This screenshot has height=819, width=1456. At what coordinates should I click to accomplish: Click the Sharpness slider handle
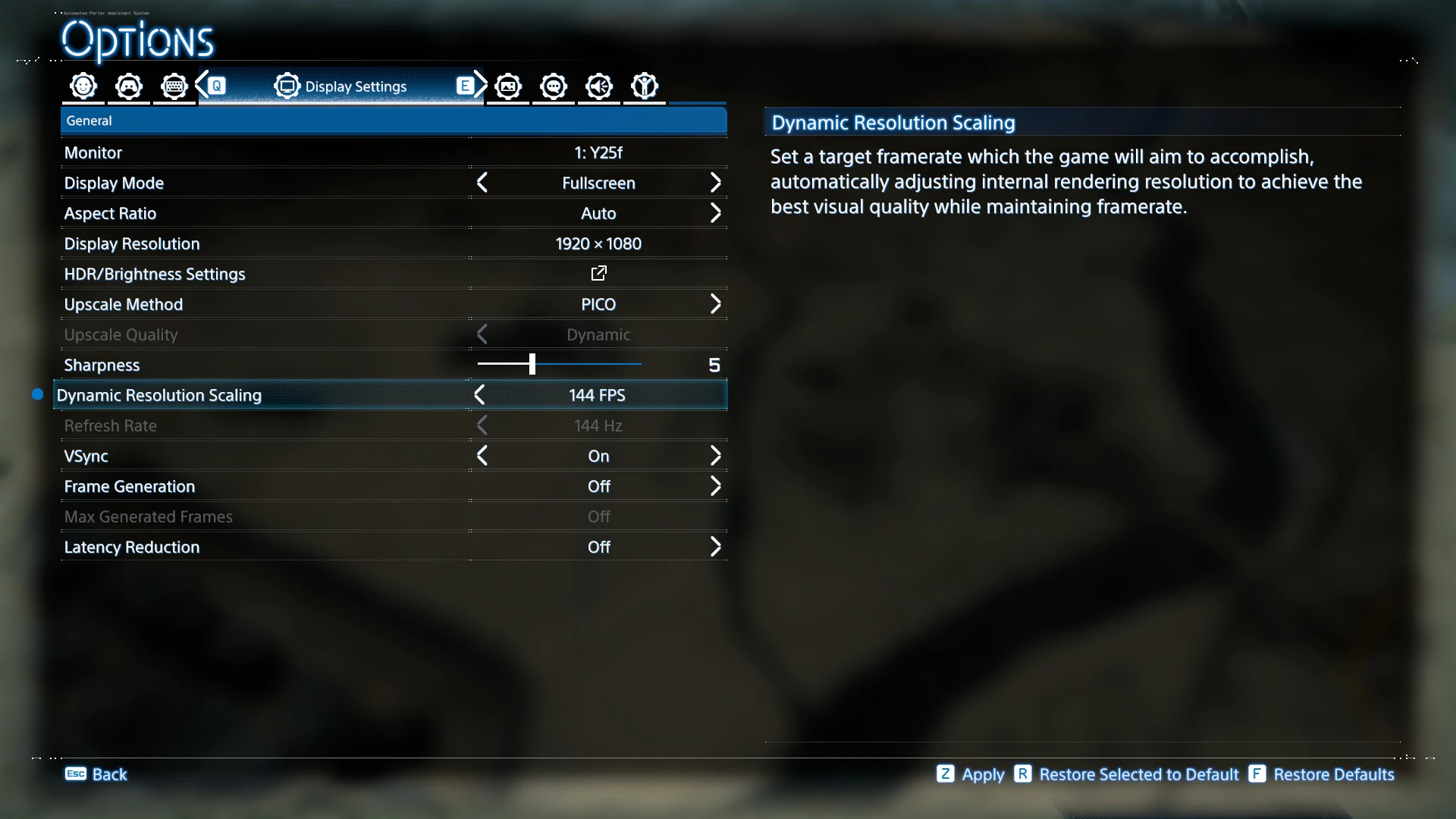pos(532,364)
